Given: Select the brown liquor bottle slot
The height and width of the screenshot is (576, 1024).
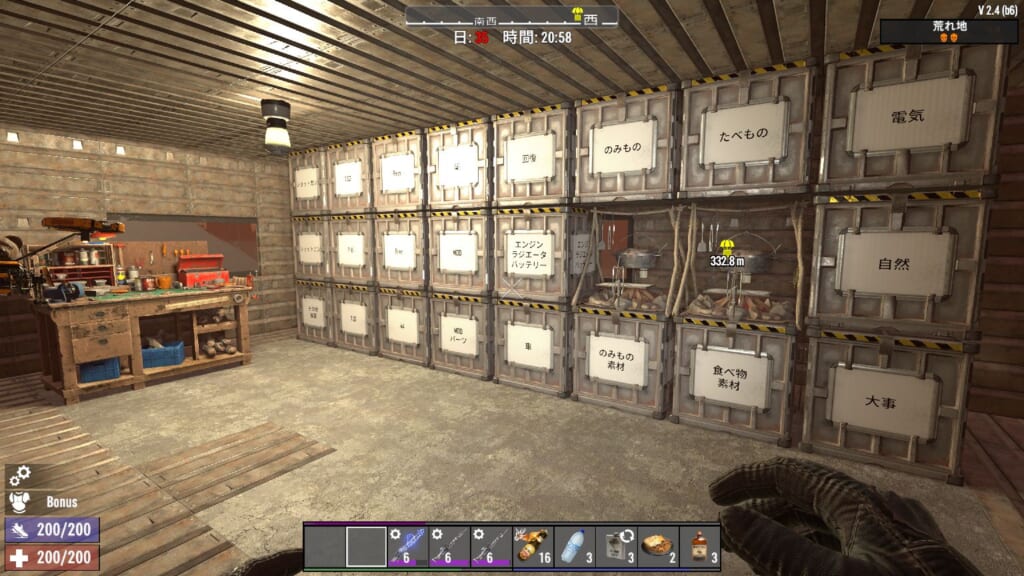Looking at the screenshot, I should point(699,546).
